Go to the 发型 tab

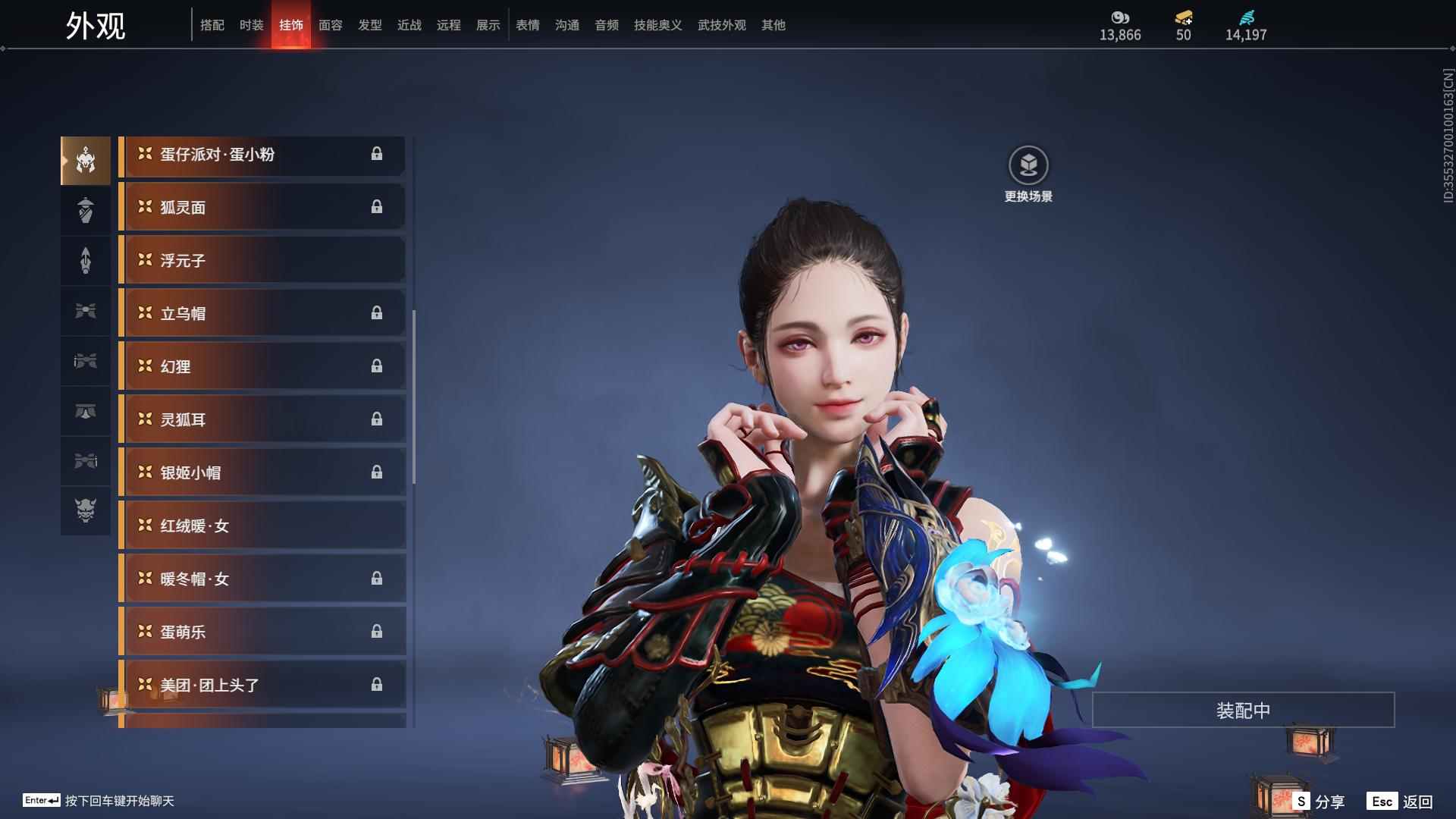click(x=369, y=25)
